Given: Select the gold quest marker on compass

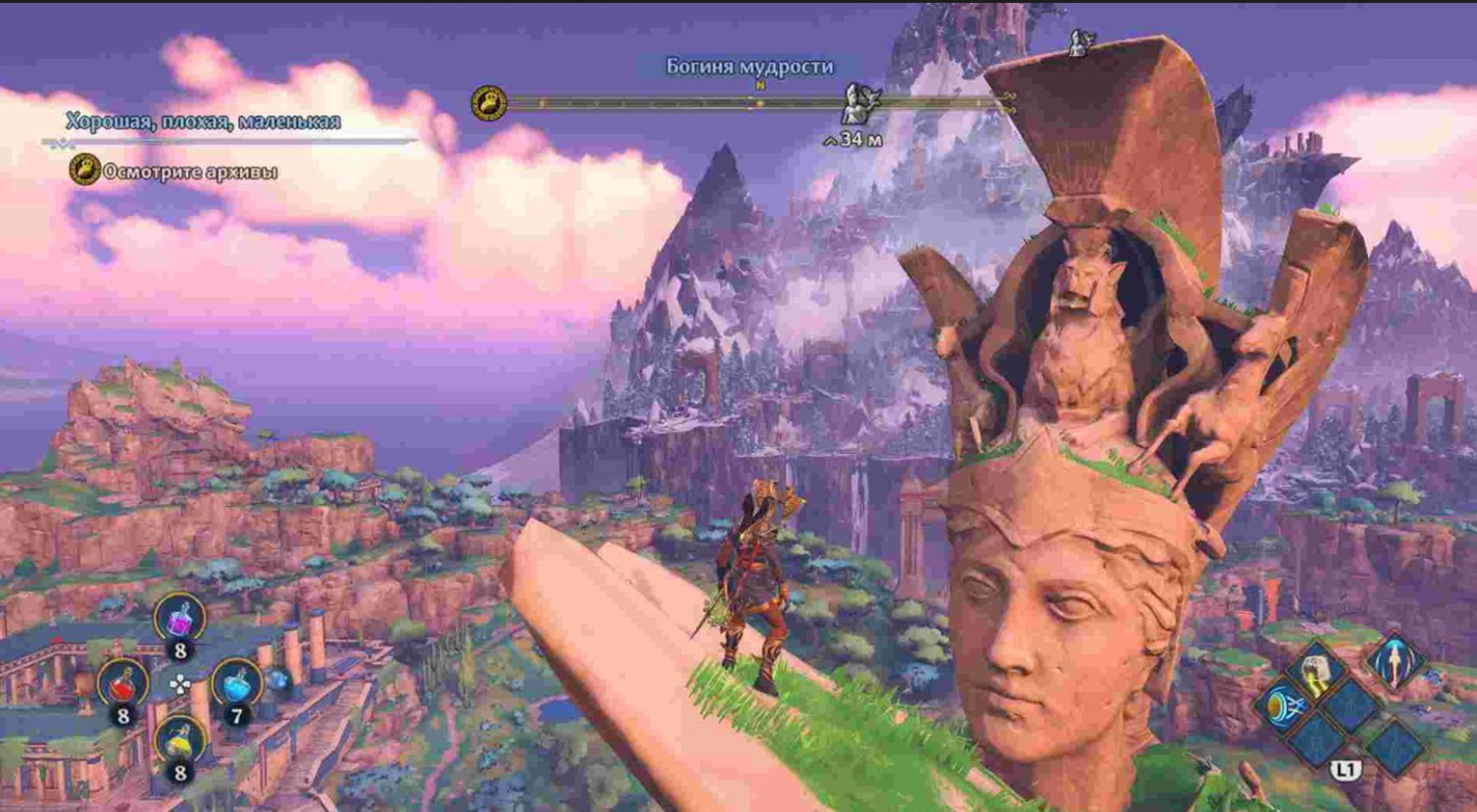Looking at the screenshot, I should click(488, 103).
